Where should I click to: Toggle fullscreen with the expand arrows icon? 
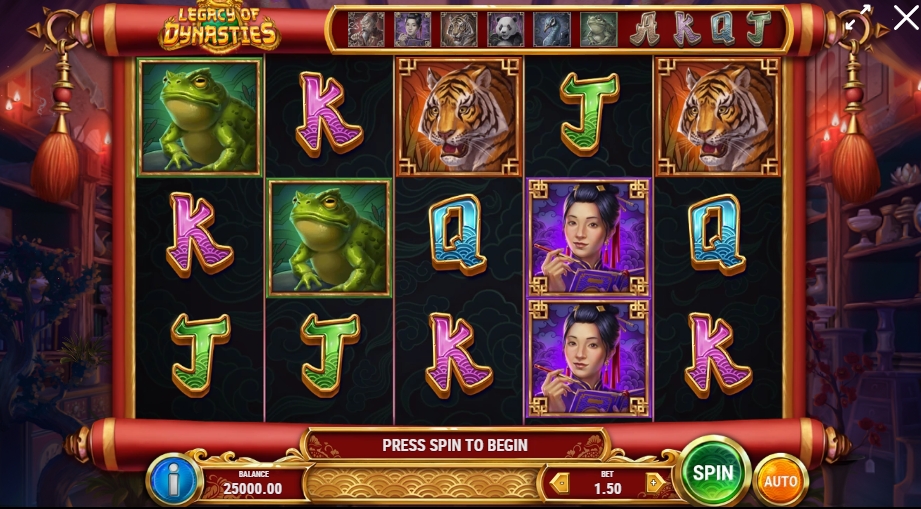[857, 19]
